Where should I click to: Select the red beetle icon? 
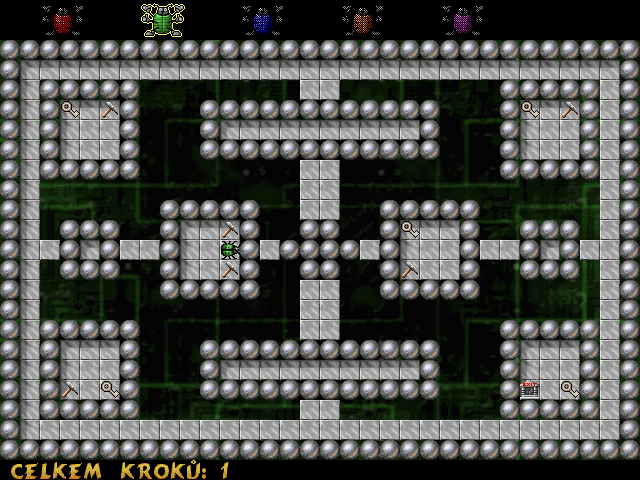click(62, 21)
